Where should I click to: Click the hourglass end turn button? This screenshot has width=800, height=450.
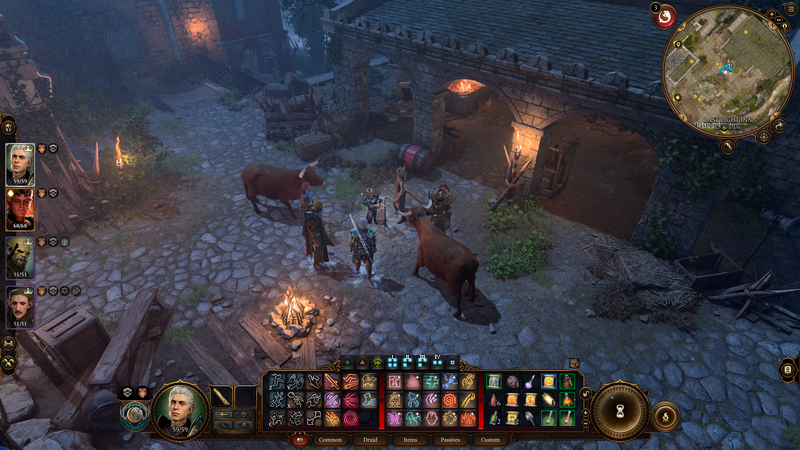pyautogui.click(x=619, y=410)
